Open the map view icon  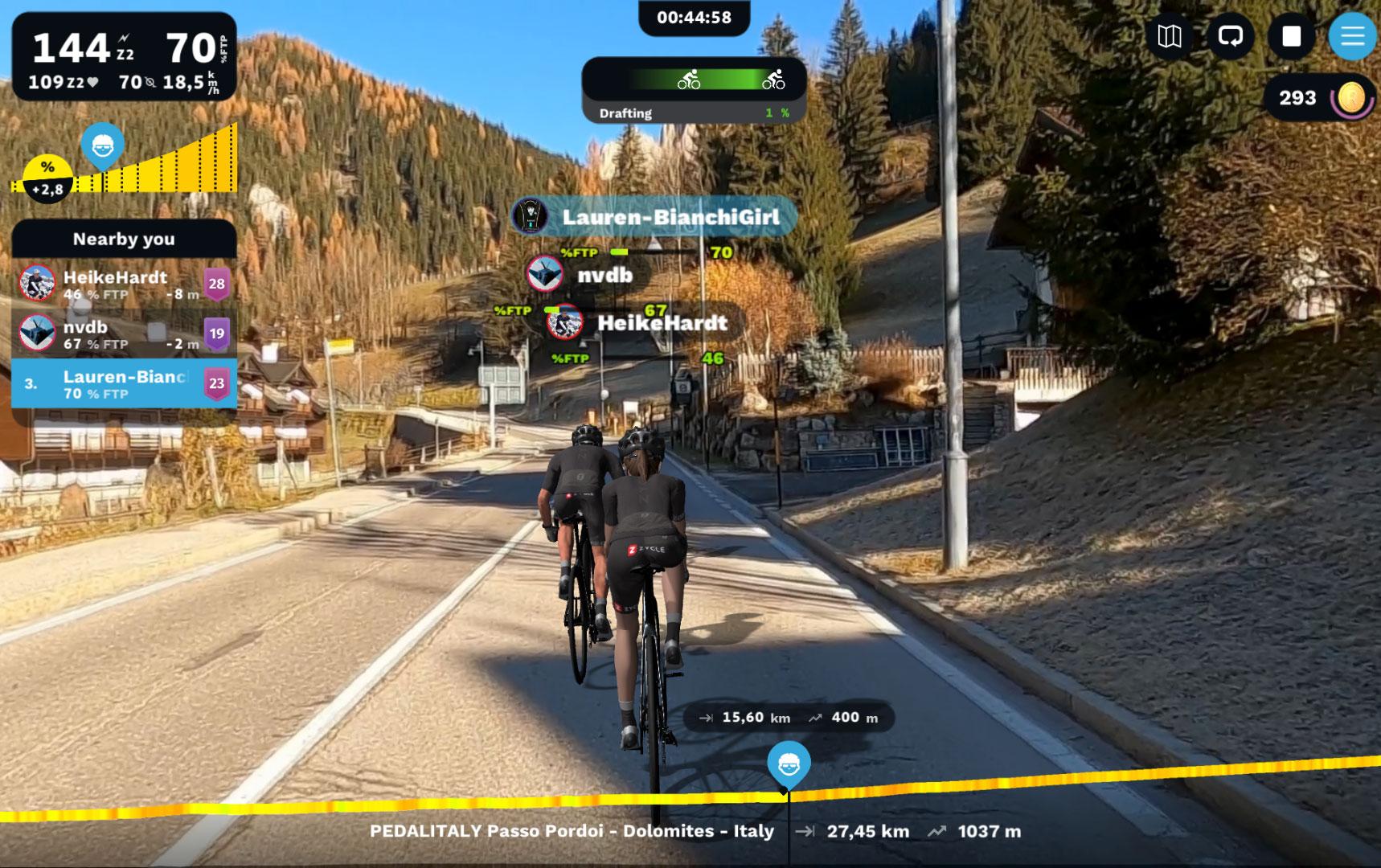(1169, 36)
